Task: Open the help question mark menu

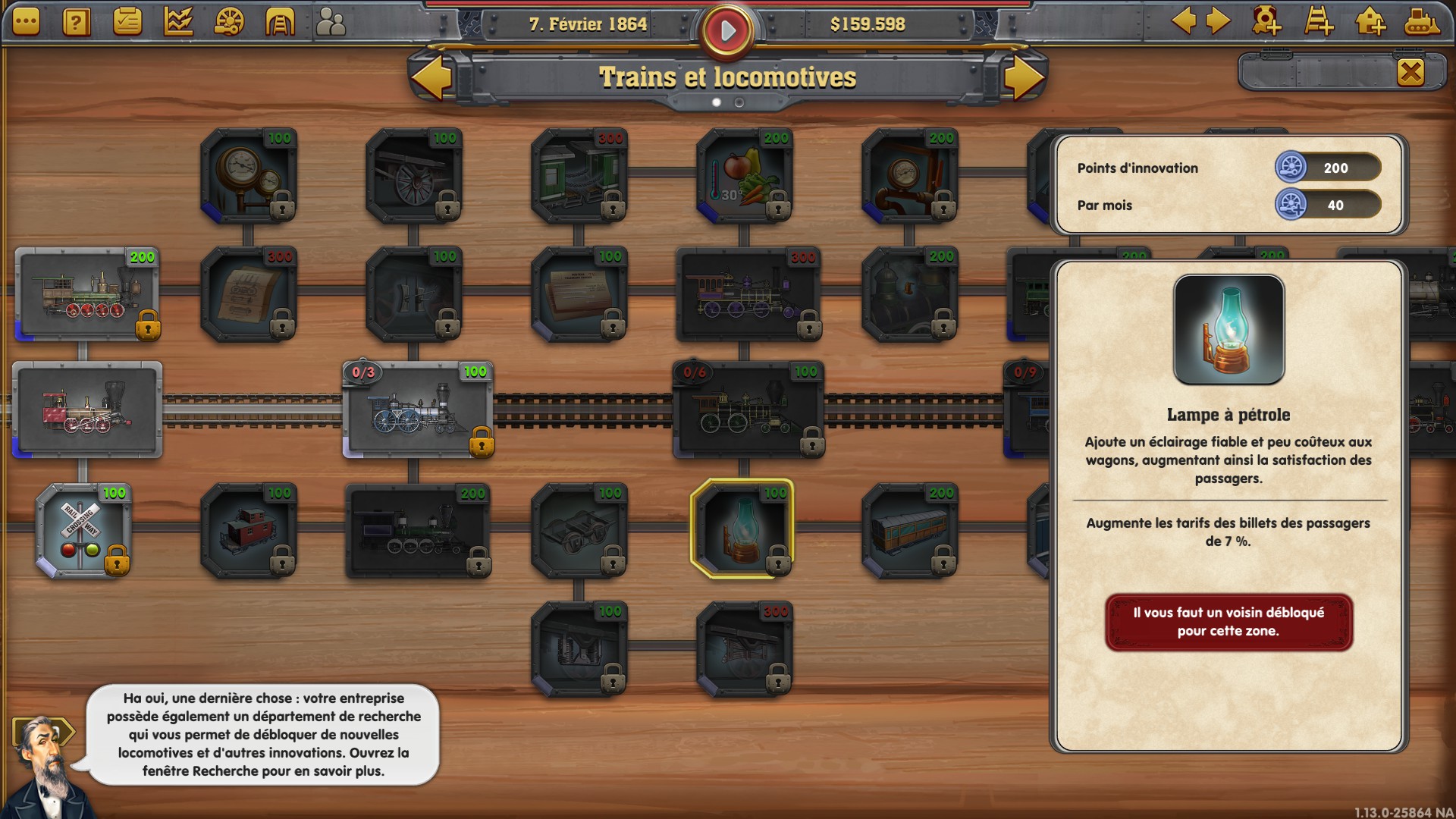Action: click(x=77, y=23)
